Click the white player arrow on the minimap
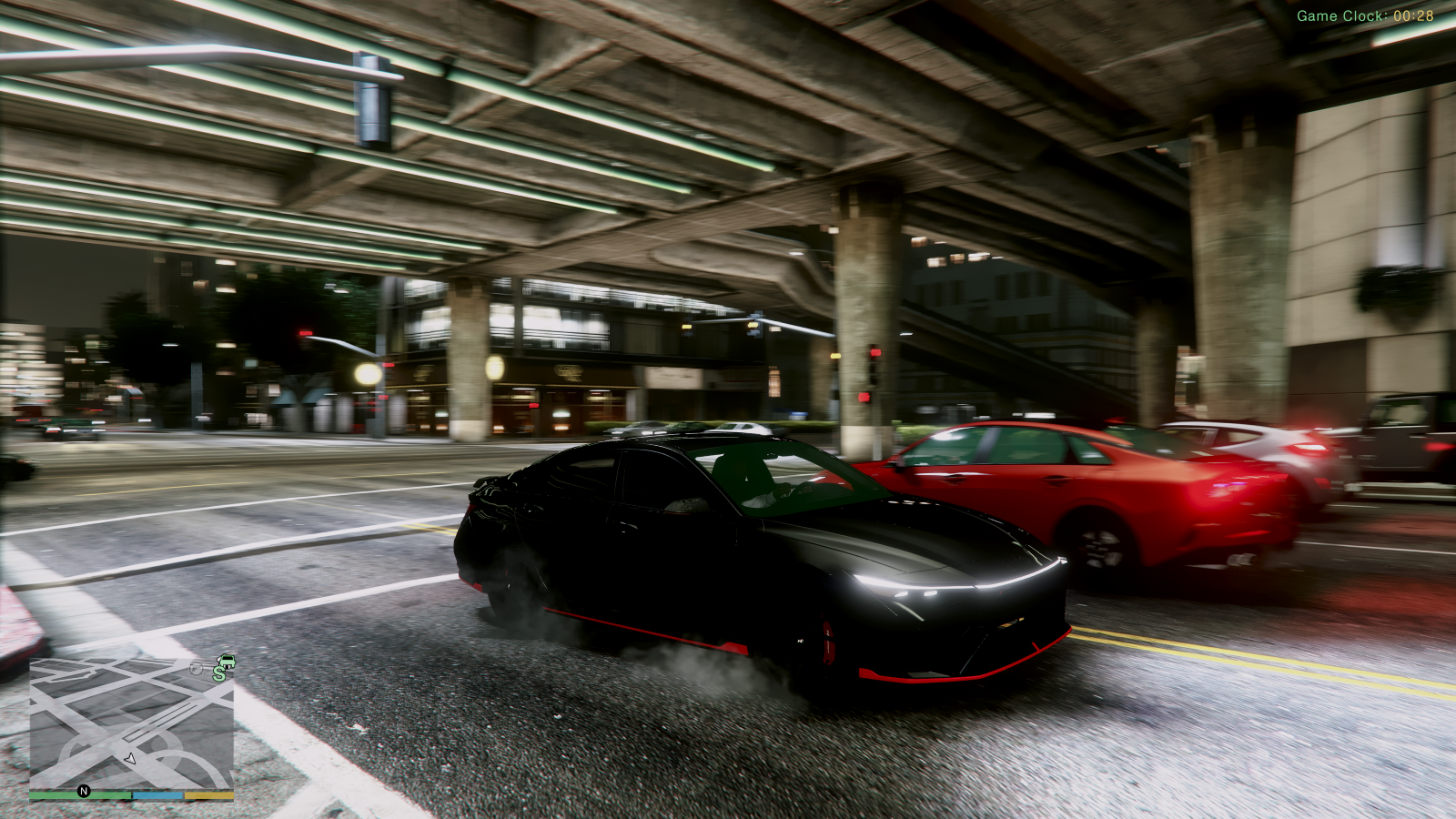This screenshot has width=1456, height=819. tap(129, 760)
